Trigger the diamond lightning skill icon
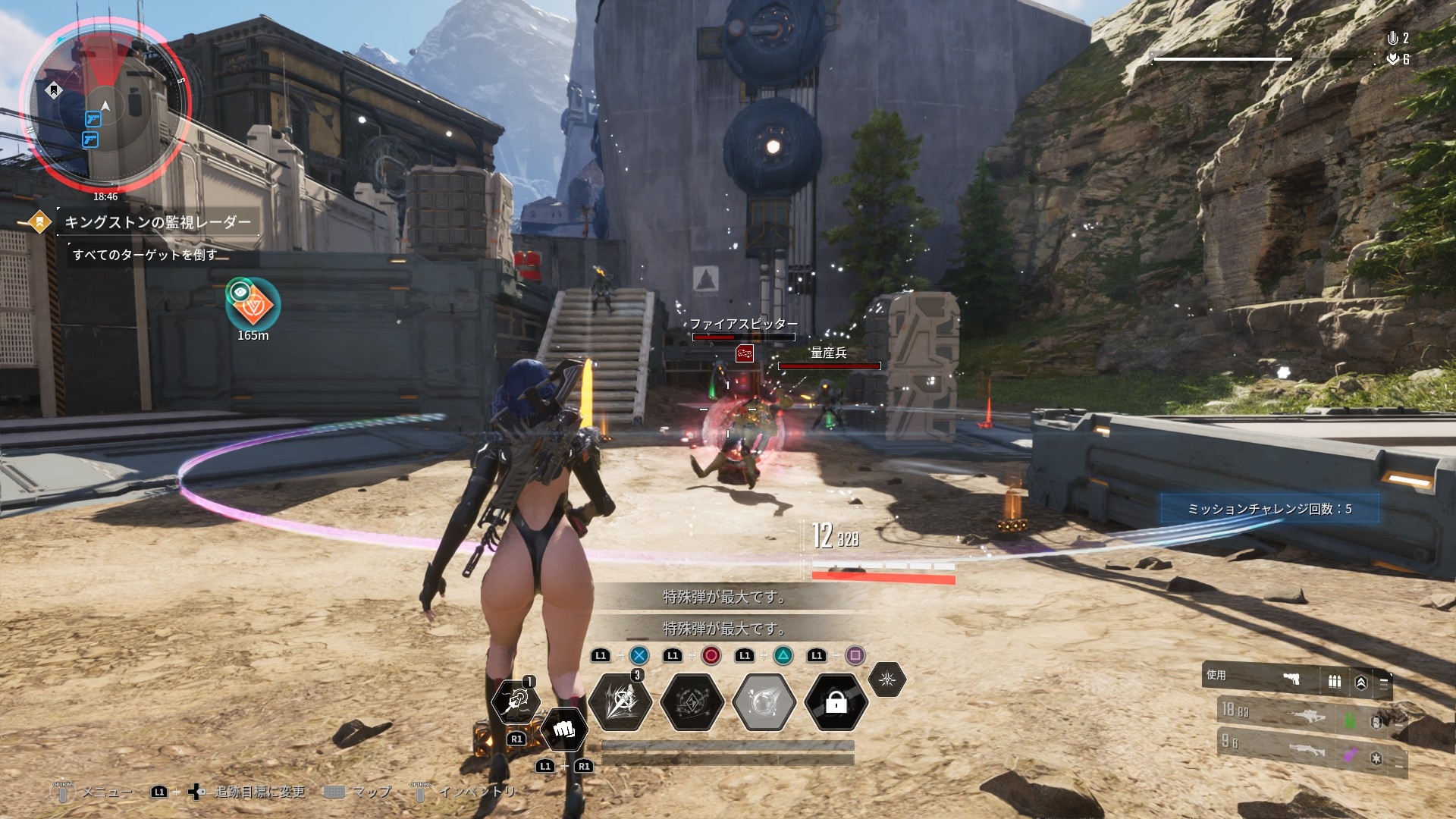1456x819 pixels. tap(692, 702)
